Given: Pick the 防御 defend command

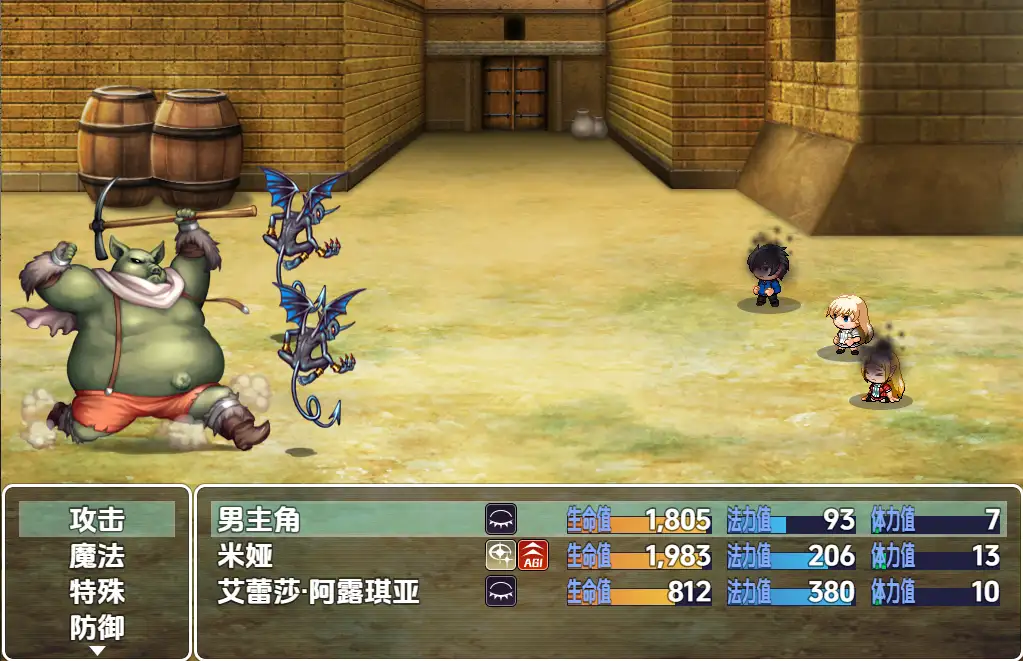Looking at the screenshot, I should (x=97, y=627).
